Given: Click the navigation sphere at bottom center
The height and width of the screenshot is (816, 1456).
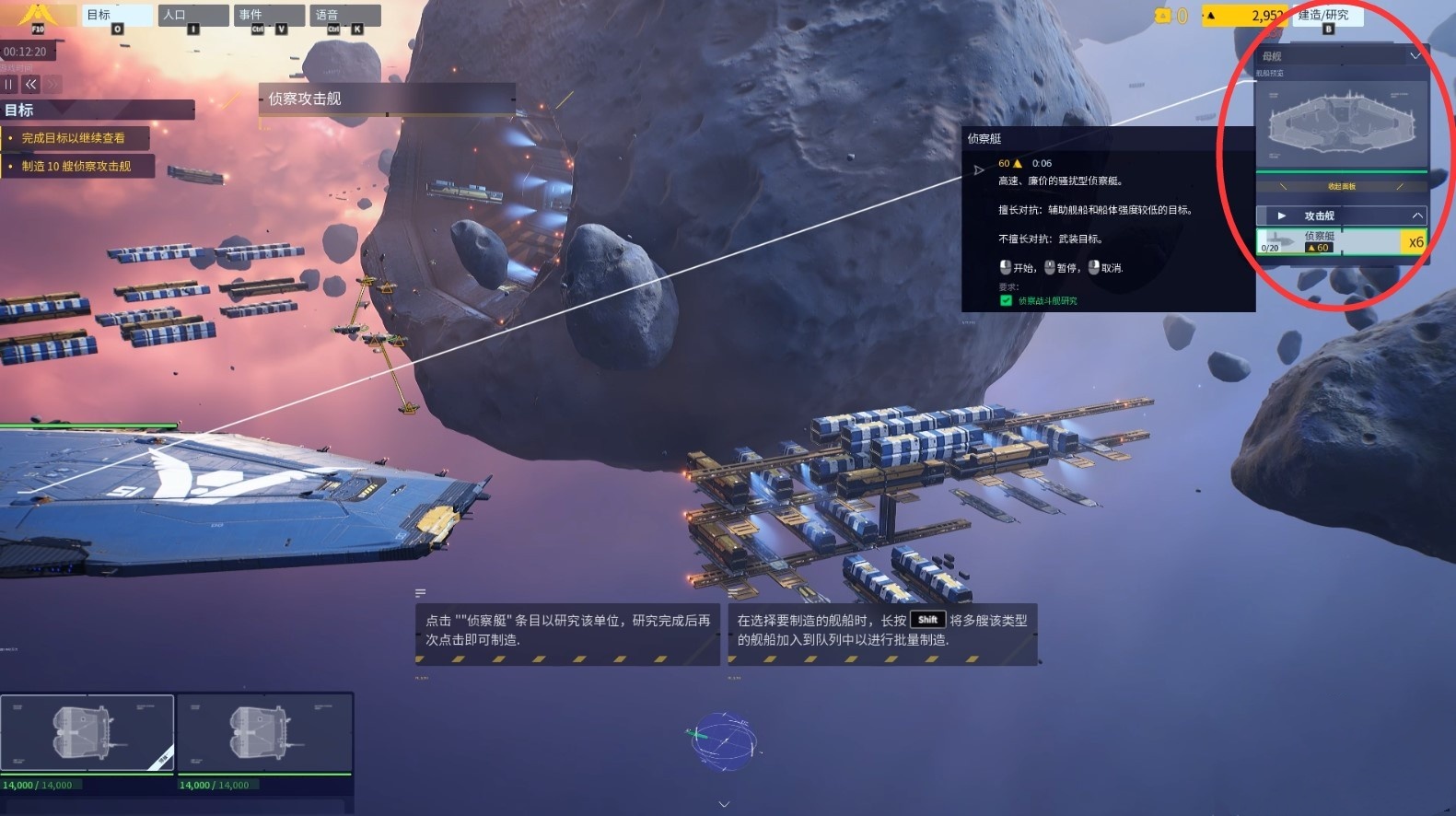Looking at the screenshot, I should coord(724,742).
